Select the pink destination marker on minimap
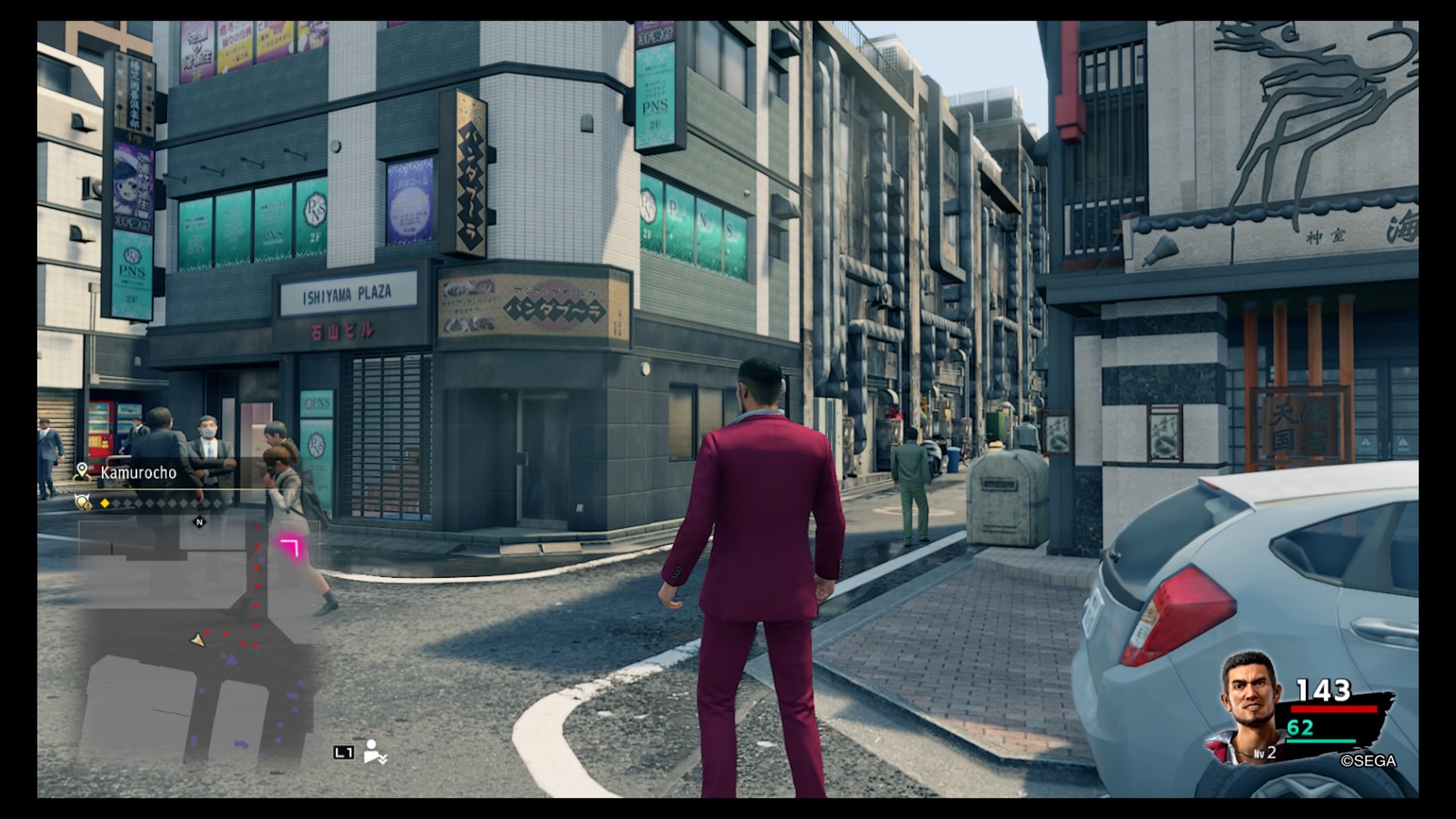 (x=290, y=546)
